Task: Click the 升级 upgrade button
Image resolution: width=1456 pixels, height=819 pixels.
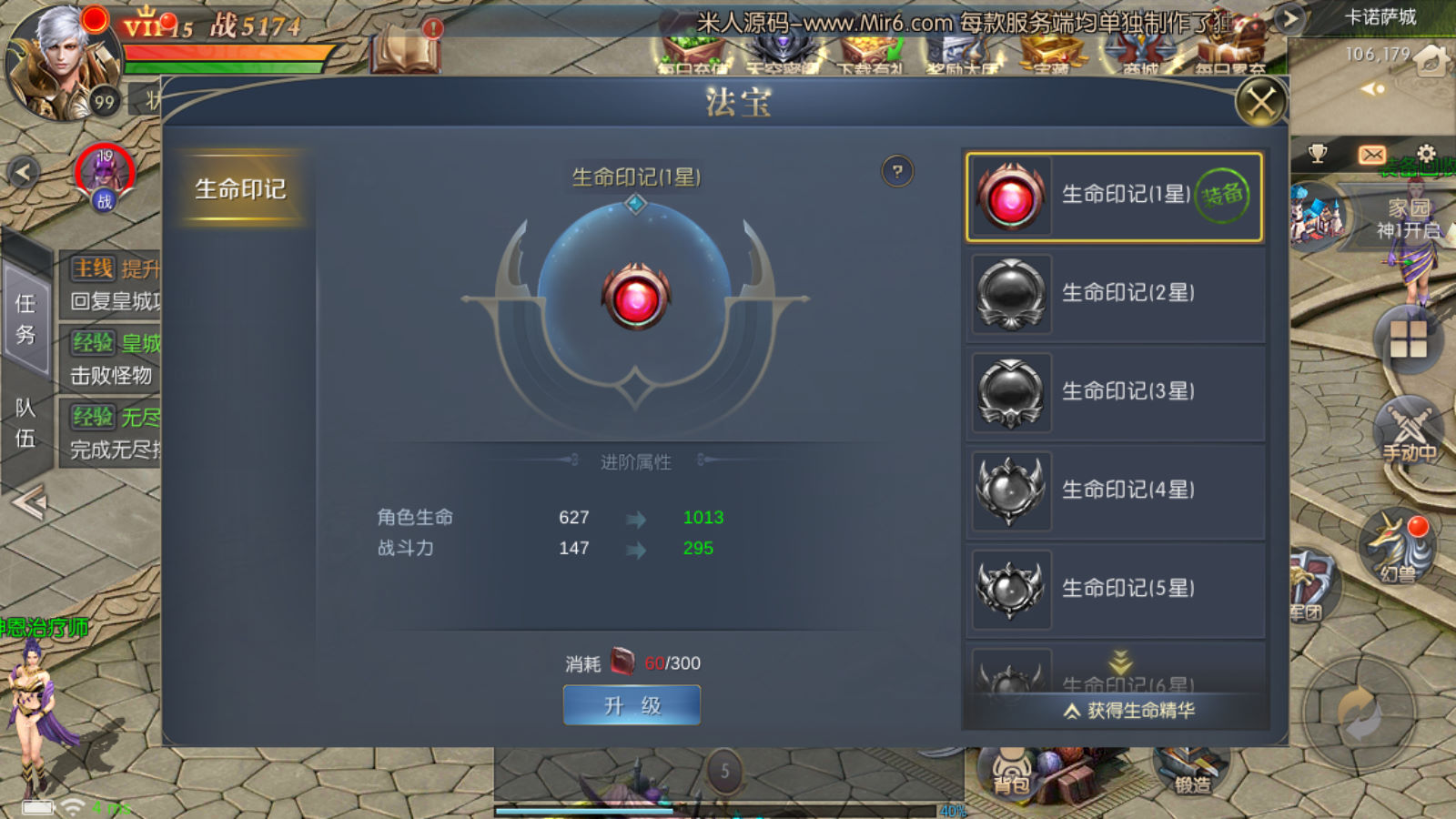Action: tap(632, 705)
